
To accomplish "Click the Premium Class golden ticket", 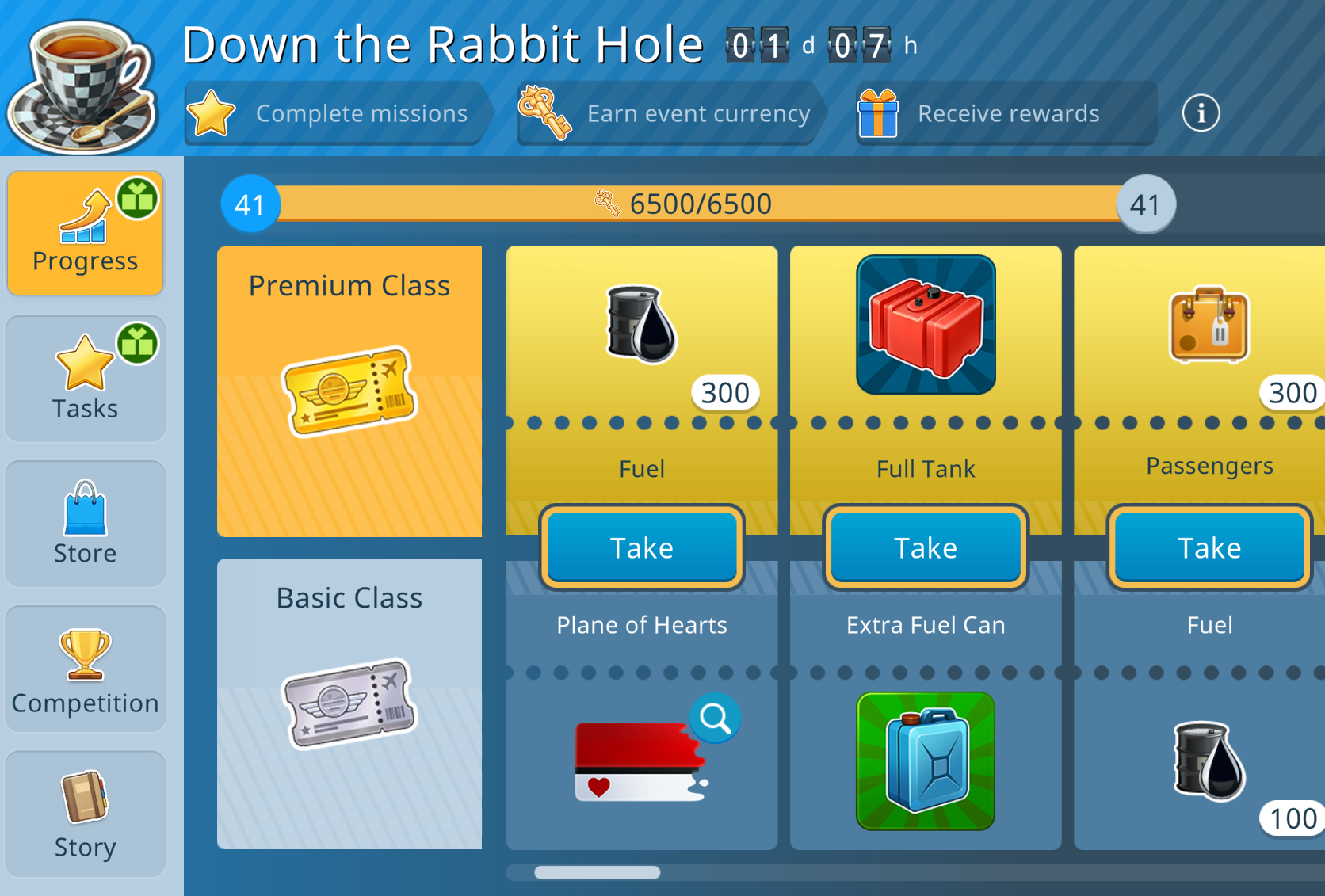I will [349, 391].
